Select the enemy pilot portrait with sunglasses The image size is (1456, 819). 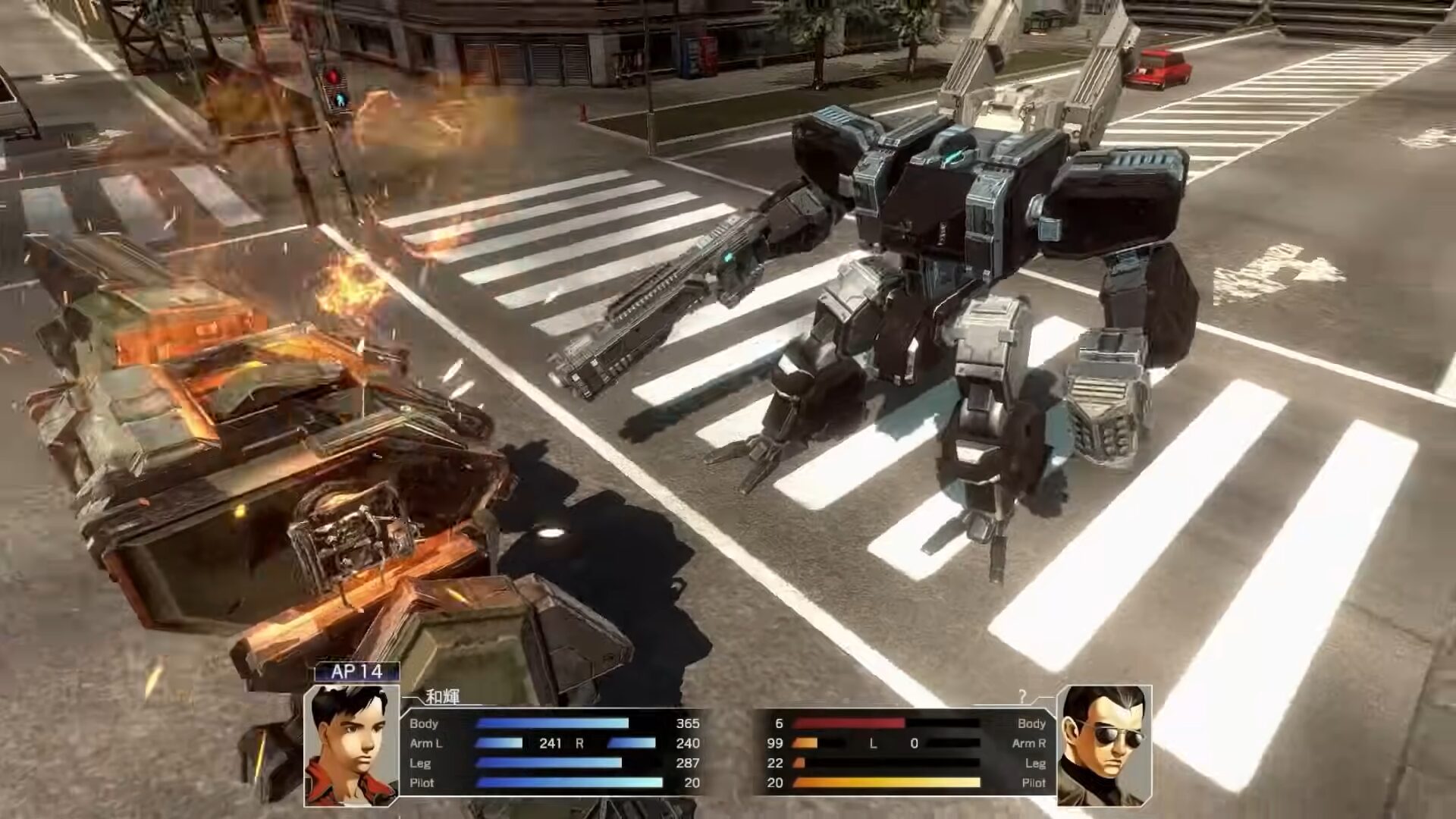click(1103, 745)
